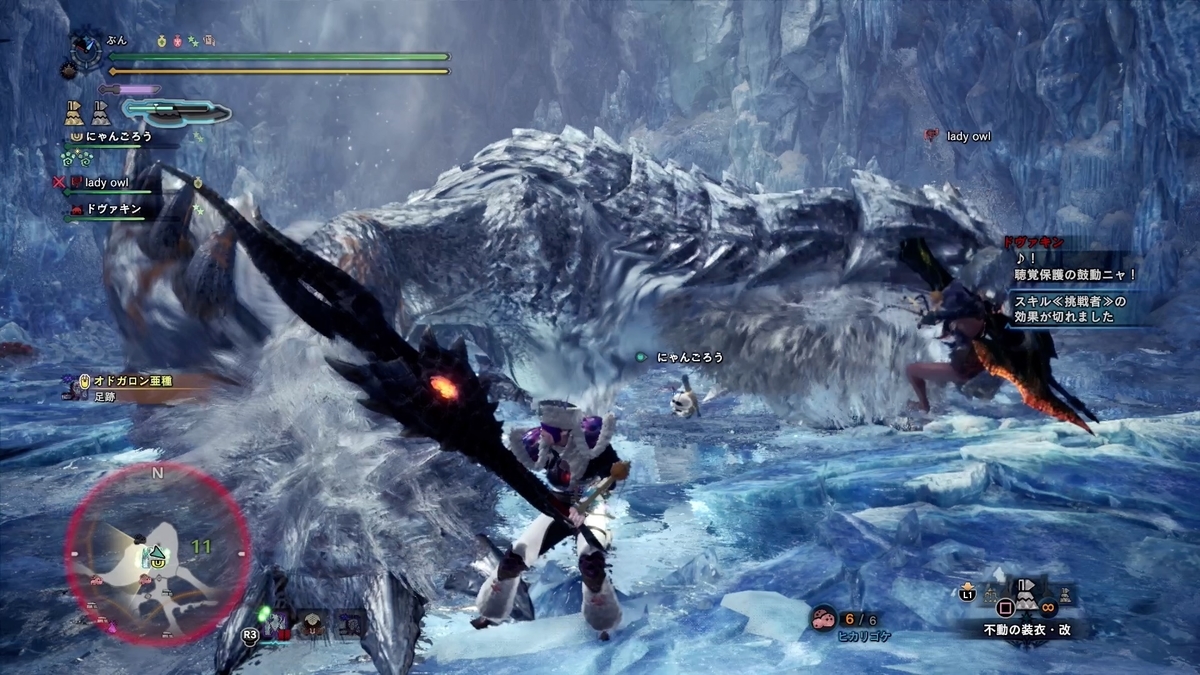Viewport: 1200px width, 675px height.
Task: Click the switch axe phial gauge
Action: tap(175, 109)
